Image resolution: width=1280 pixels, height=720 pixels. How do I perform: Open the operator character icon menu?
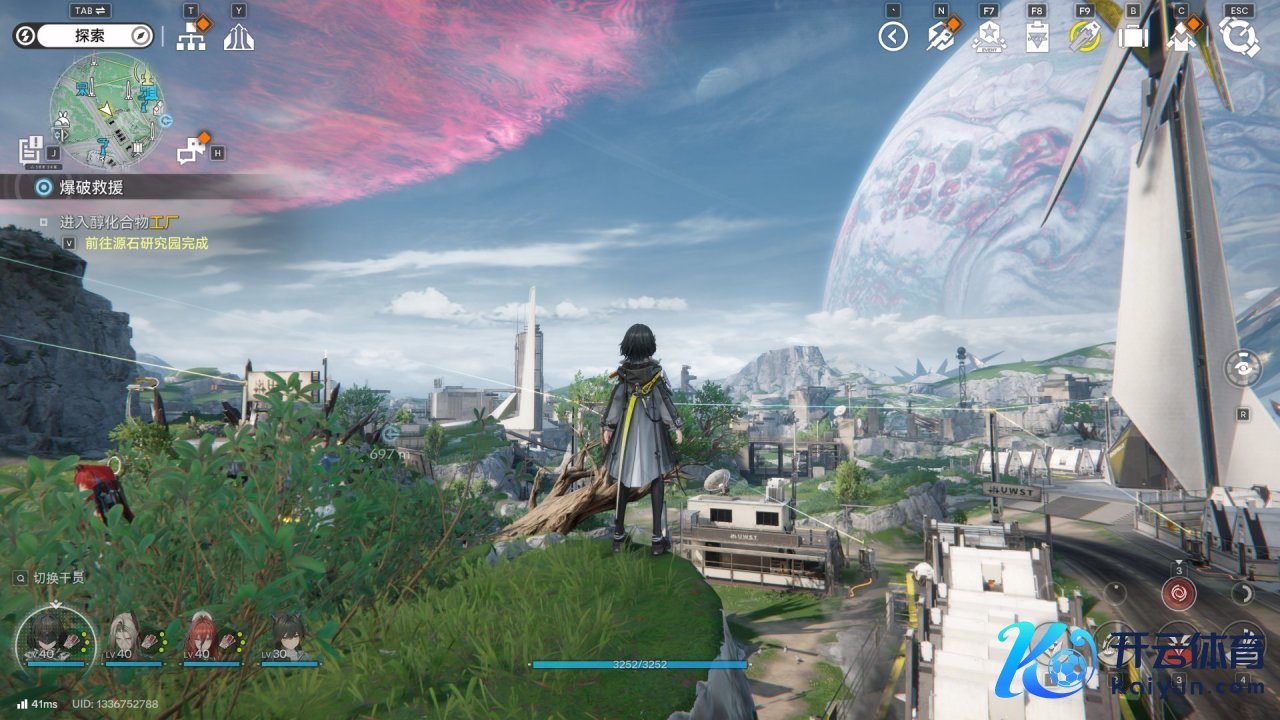(1181, 38)
